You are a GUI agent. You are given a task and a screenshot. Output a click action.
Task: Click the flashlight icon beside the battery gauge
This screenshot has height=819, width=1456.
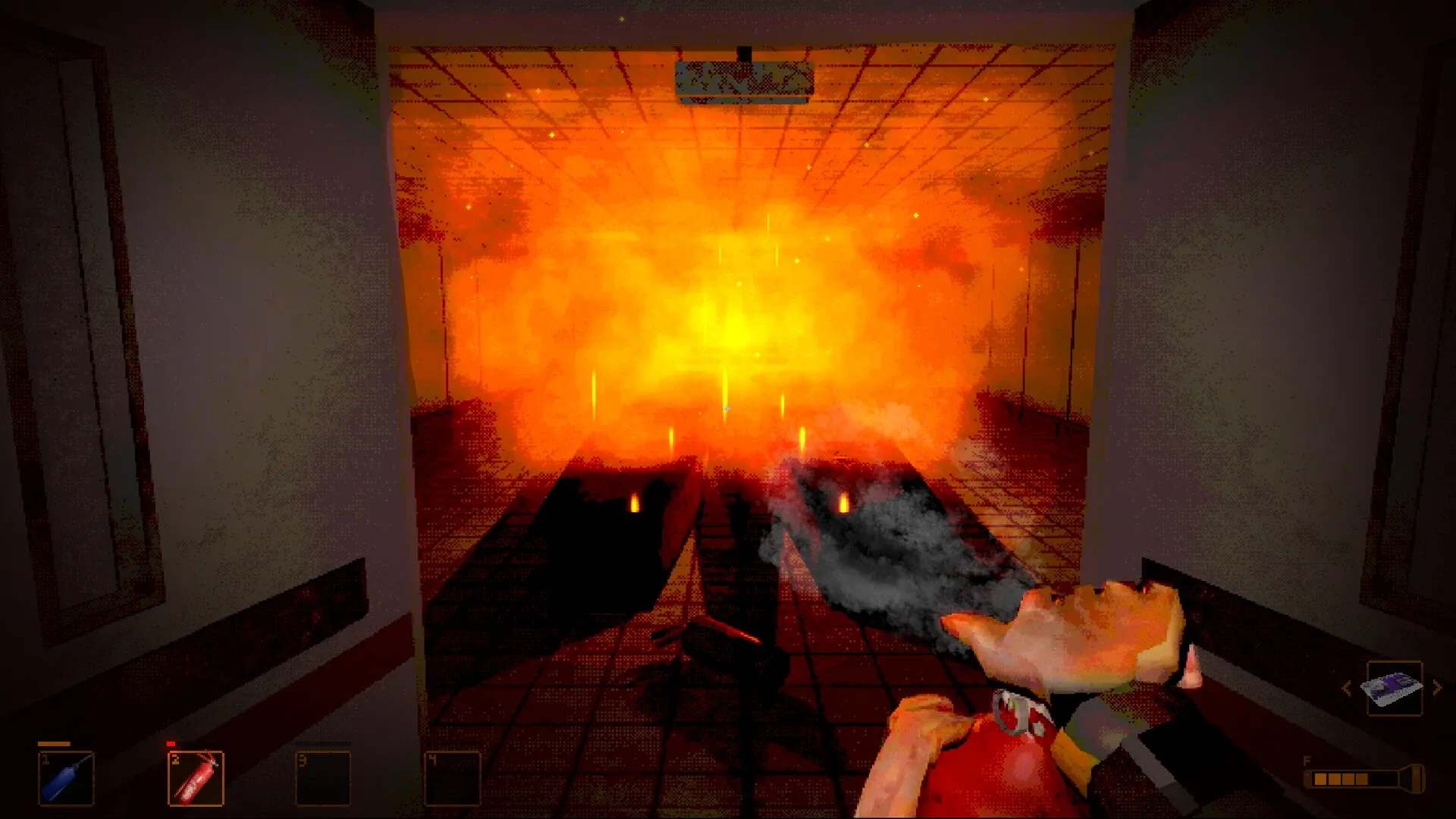click(1415, 779)
